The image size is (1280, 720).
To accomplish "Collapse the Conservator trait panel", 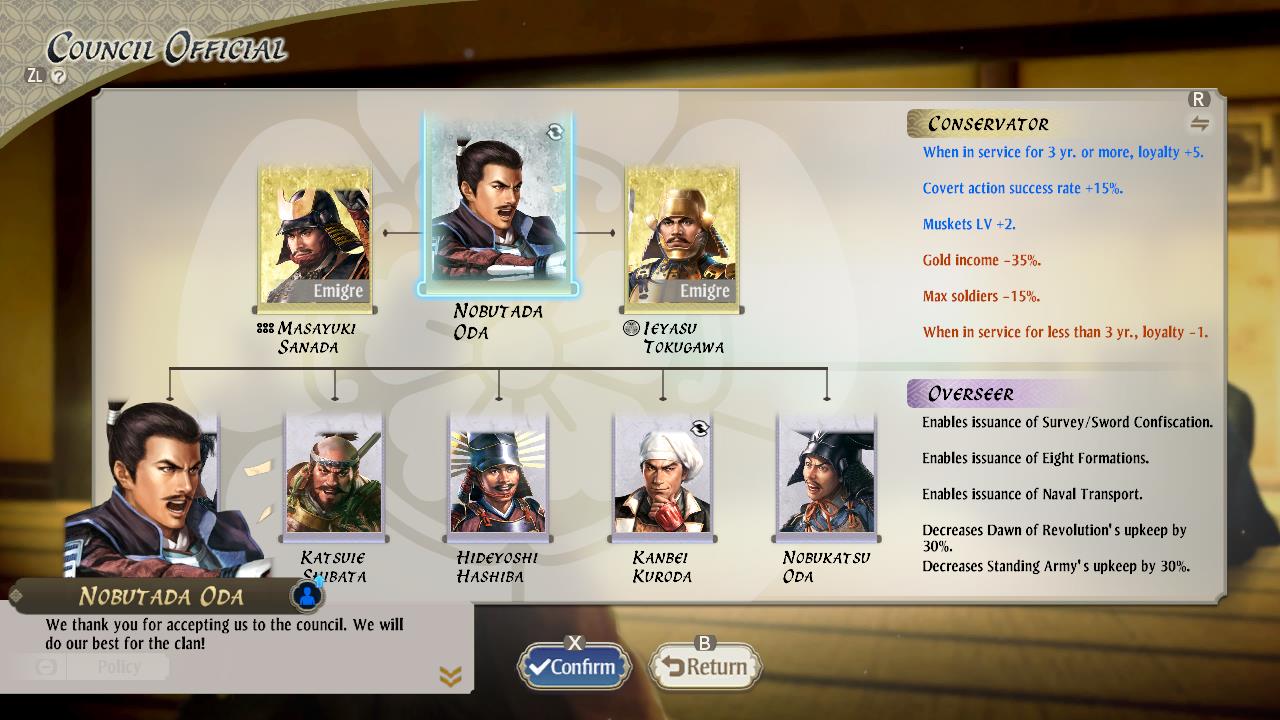I will tap(988, 123).
